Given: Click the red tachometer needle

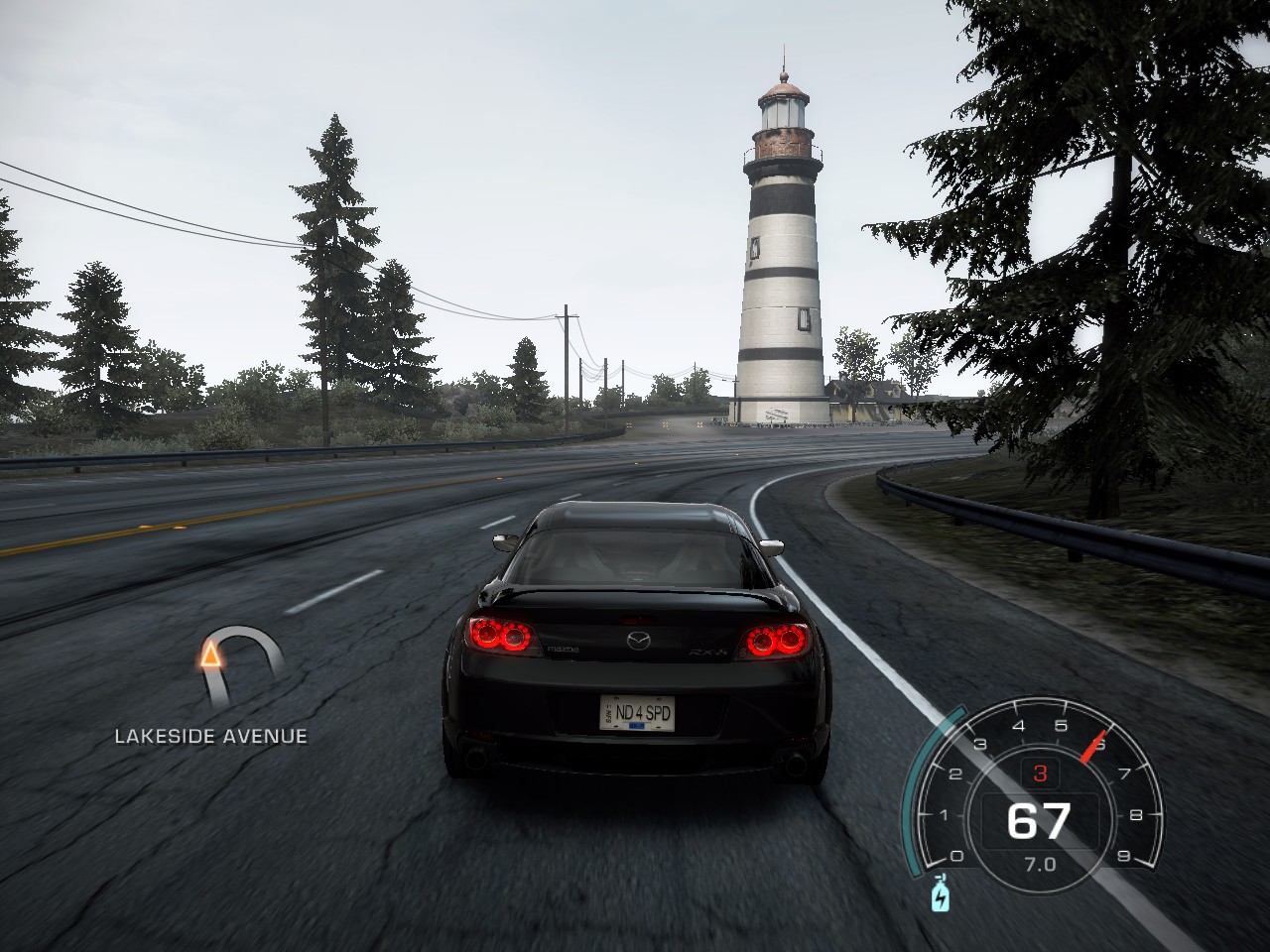Looking at the screenshot, I should [1091, 746].
